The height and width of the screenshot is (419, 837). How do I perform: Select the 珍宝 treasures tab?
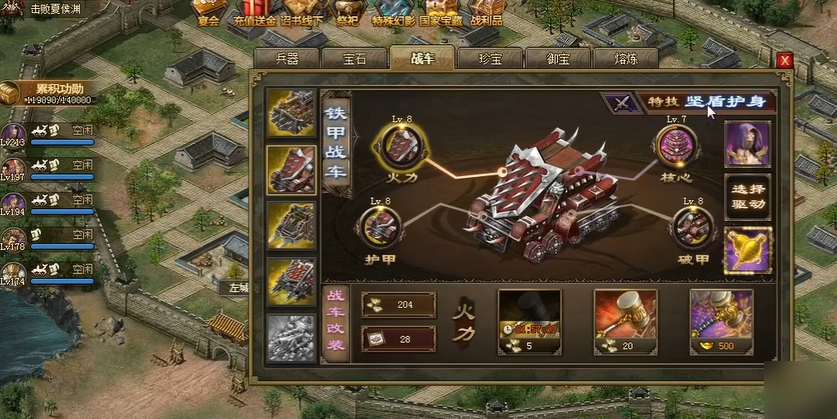coord(488,58)
